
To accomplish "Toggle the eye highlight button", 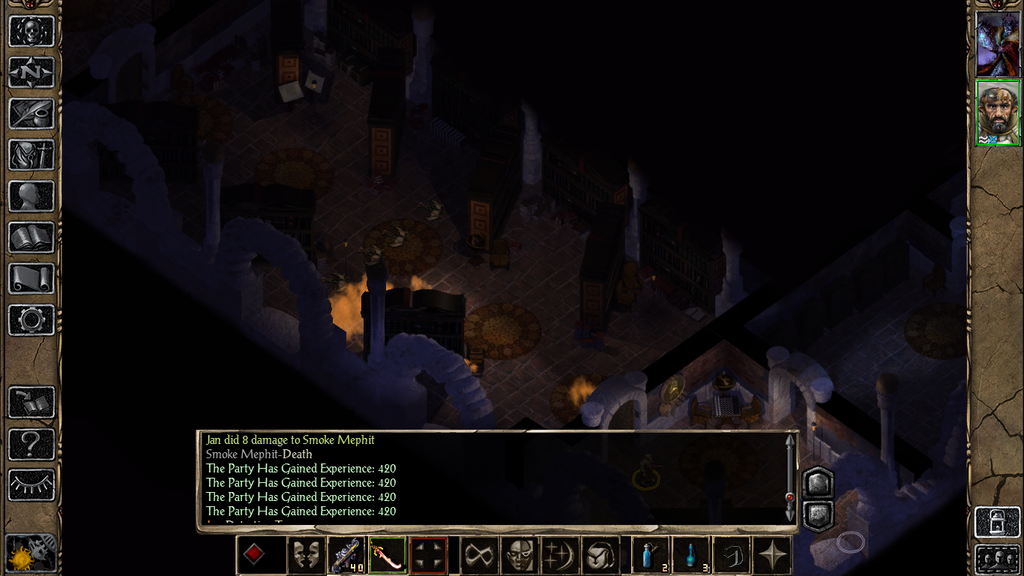I will coord(31,484).
